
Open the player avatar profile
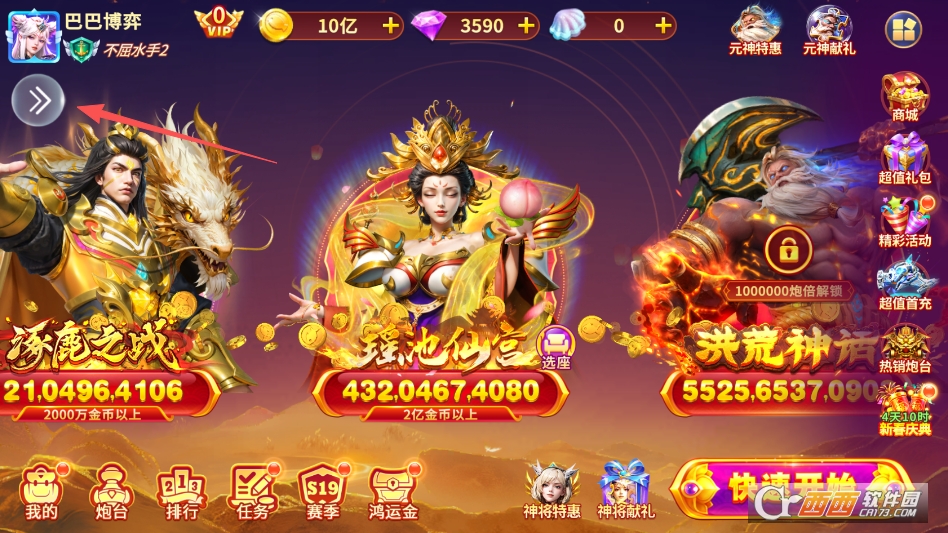point(33,36)
